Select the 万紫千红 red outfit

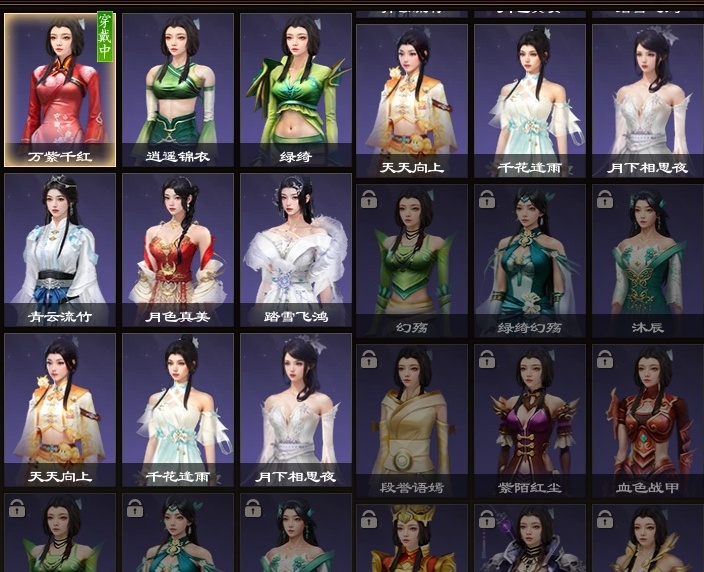coord(61,89)
